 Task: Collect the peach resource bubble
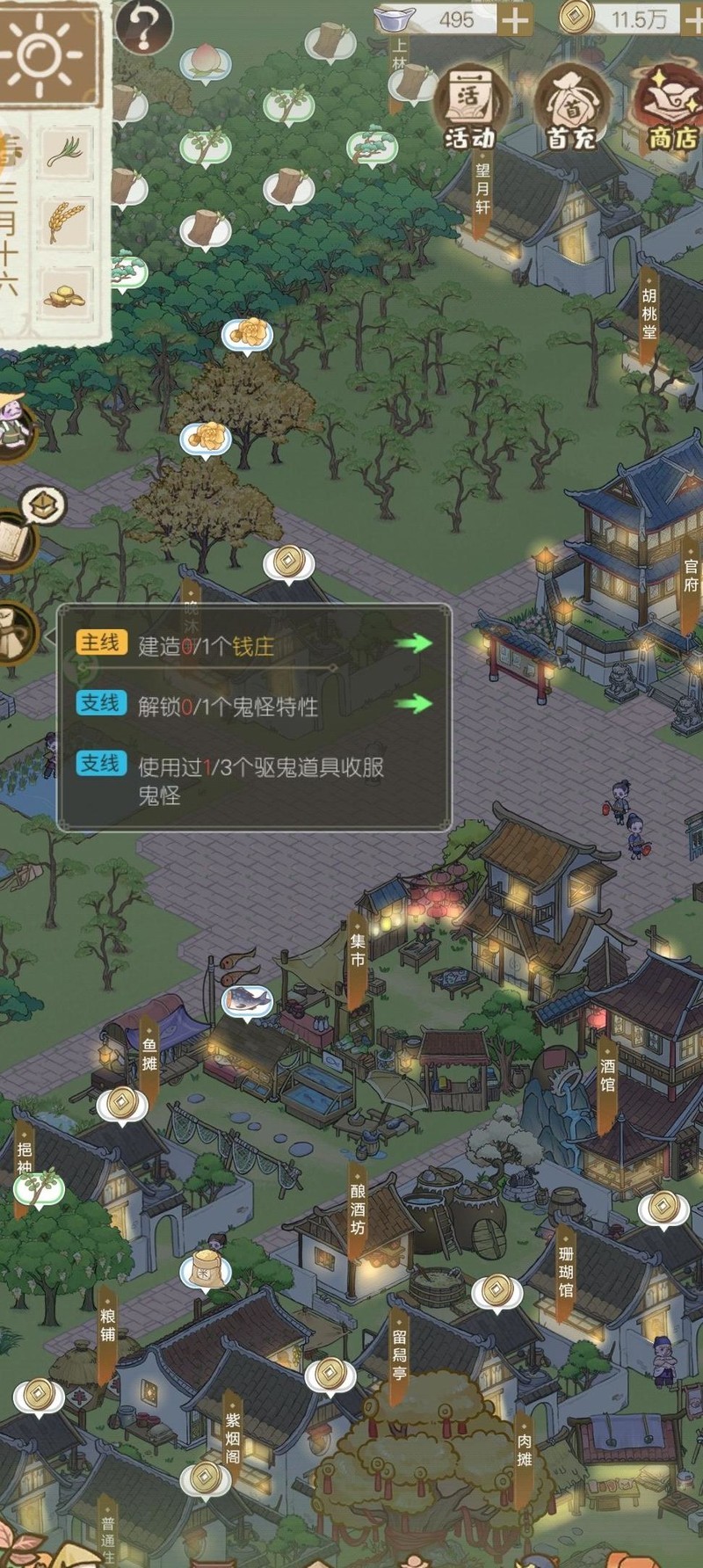click(205, 62)
